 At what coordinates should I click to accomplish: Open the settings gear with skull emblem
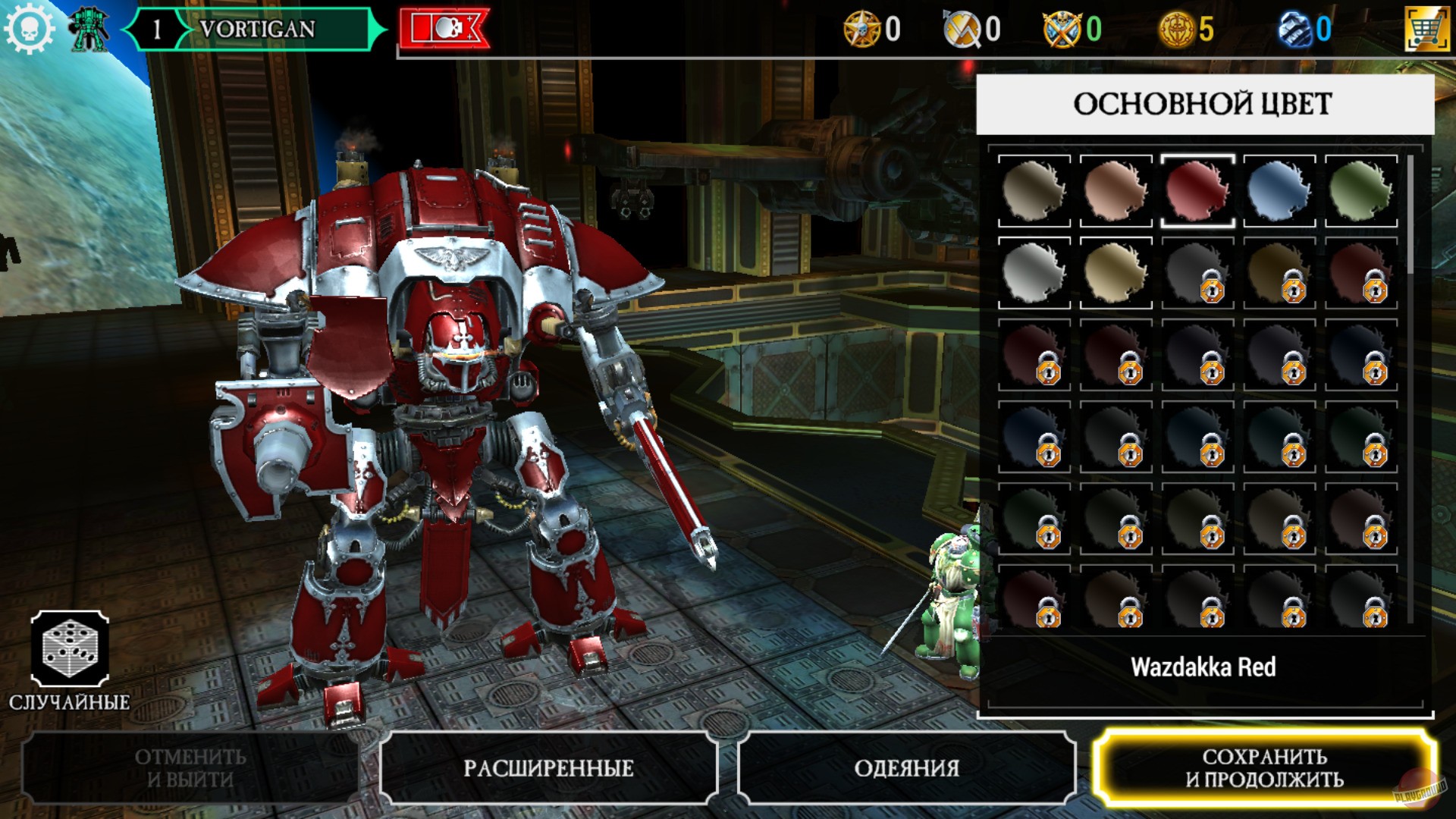(29, 29)
